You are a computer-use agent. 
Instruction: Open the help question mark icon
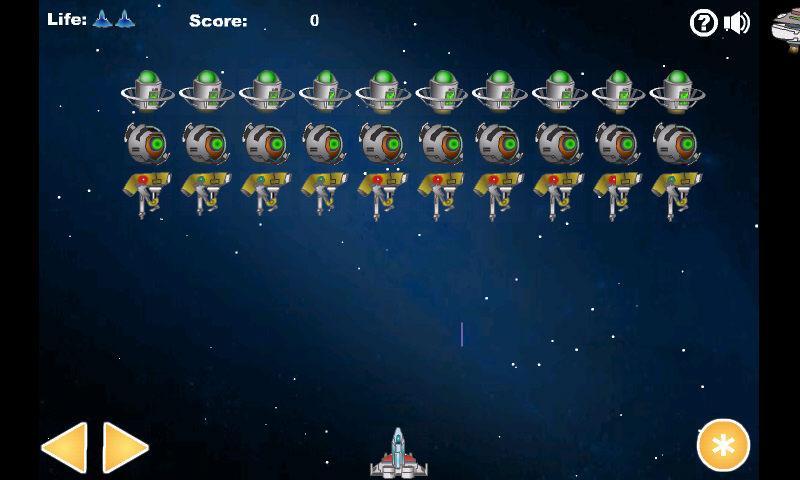pyautogui.click(x=704, y=23)
